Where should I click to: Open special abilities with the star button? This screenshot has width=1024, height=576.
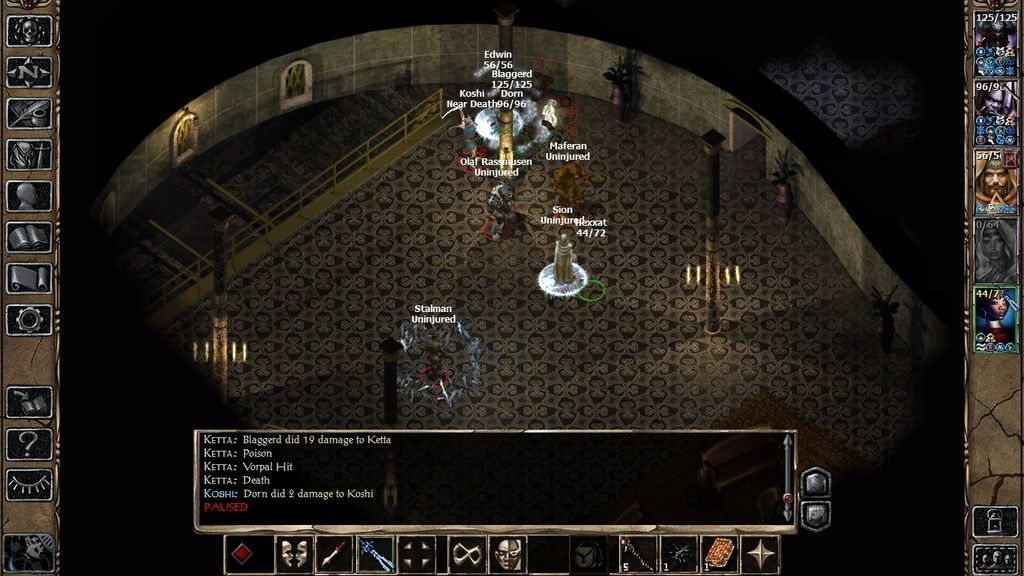(762, 554)
